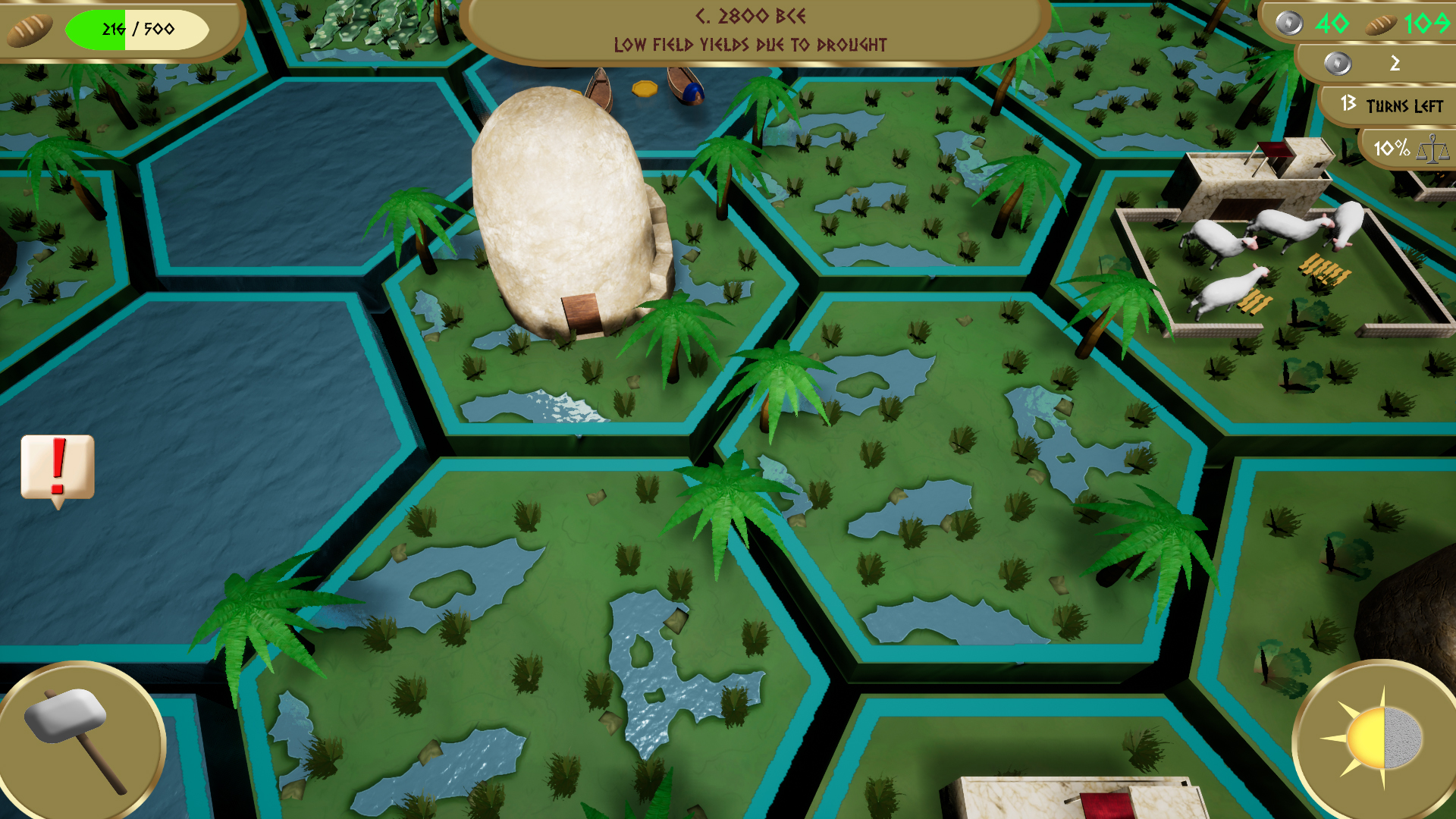Expand the C. 2800 BCE banner
Viewport: 1456px width, 819px height.
pos(749,17)
